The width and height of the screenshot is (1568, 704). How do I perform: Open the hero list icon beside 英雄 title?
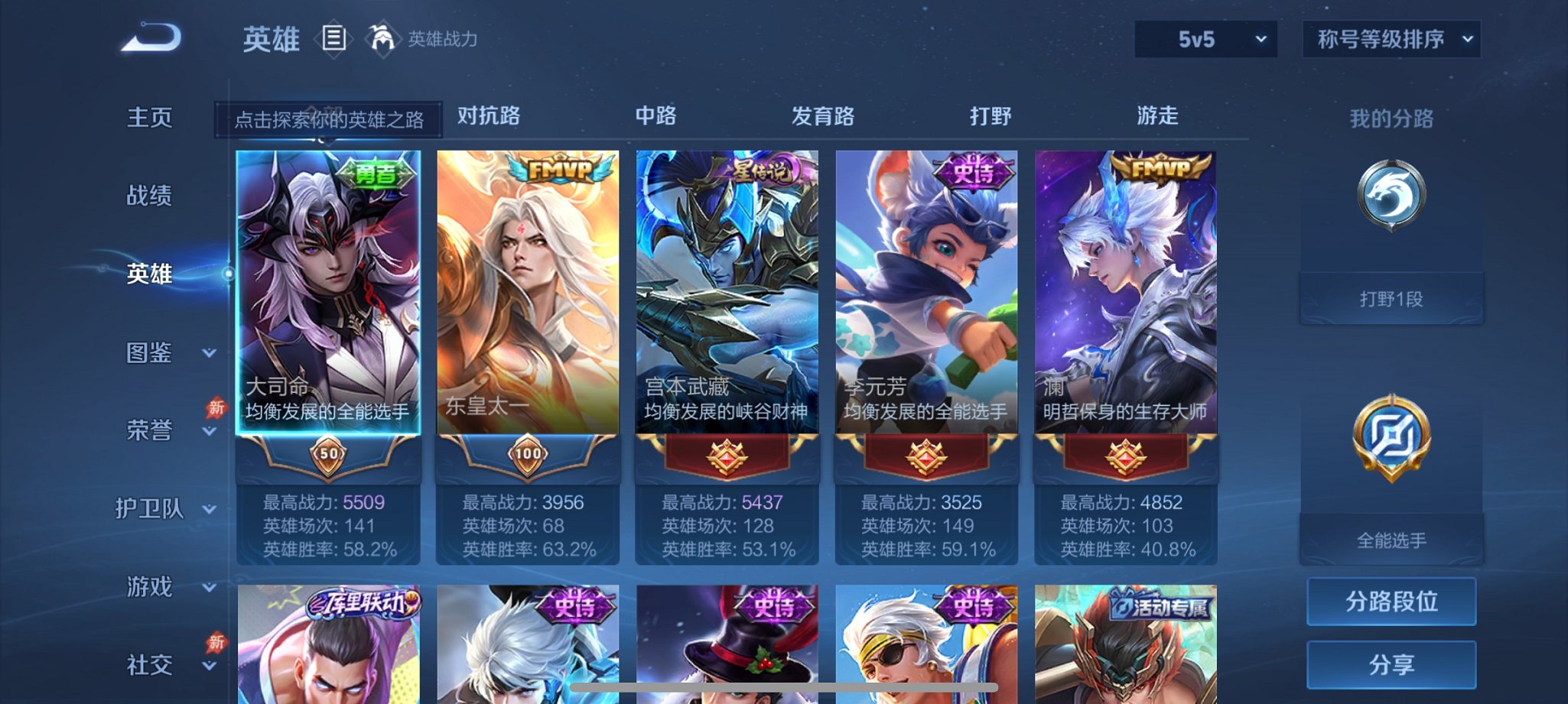[335, 38]
